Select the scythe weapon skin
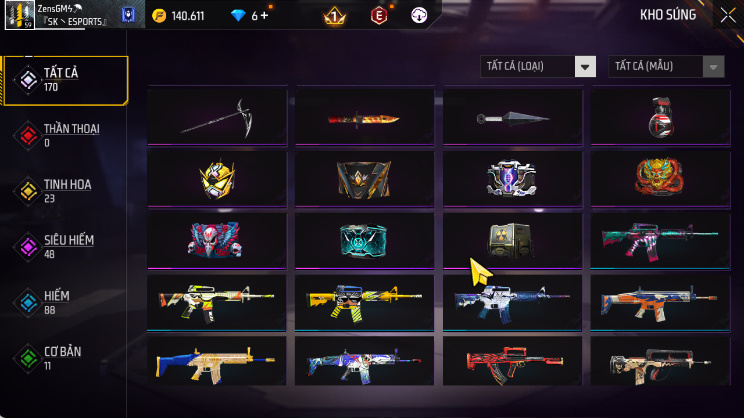744x418 pixels. [217, 117]
